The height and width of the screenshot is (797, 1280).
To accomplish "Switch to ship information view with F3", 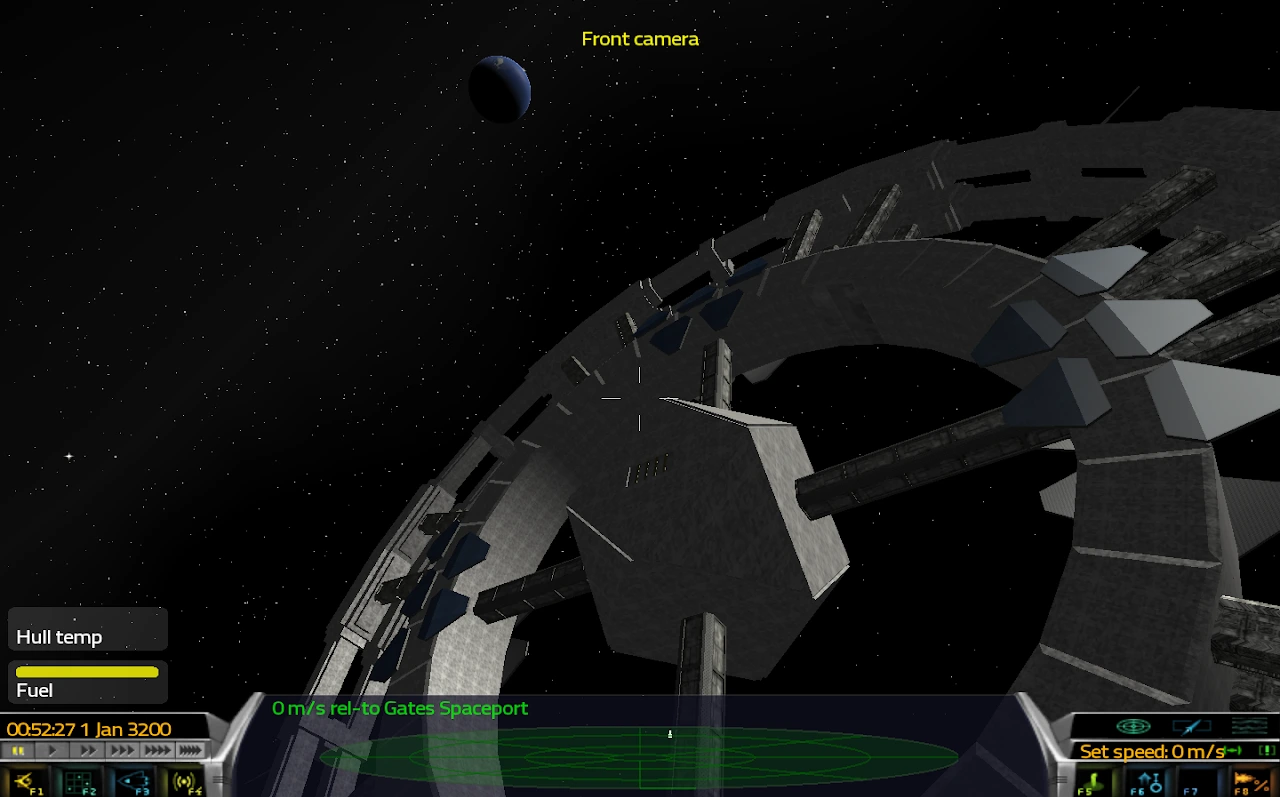I will 132,781.
